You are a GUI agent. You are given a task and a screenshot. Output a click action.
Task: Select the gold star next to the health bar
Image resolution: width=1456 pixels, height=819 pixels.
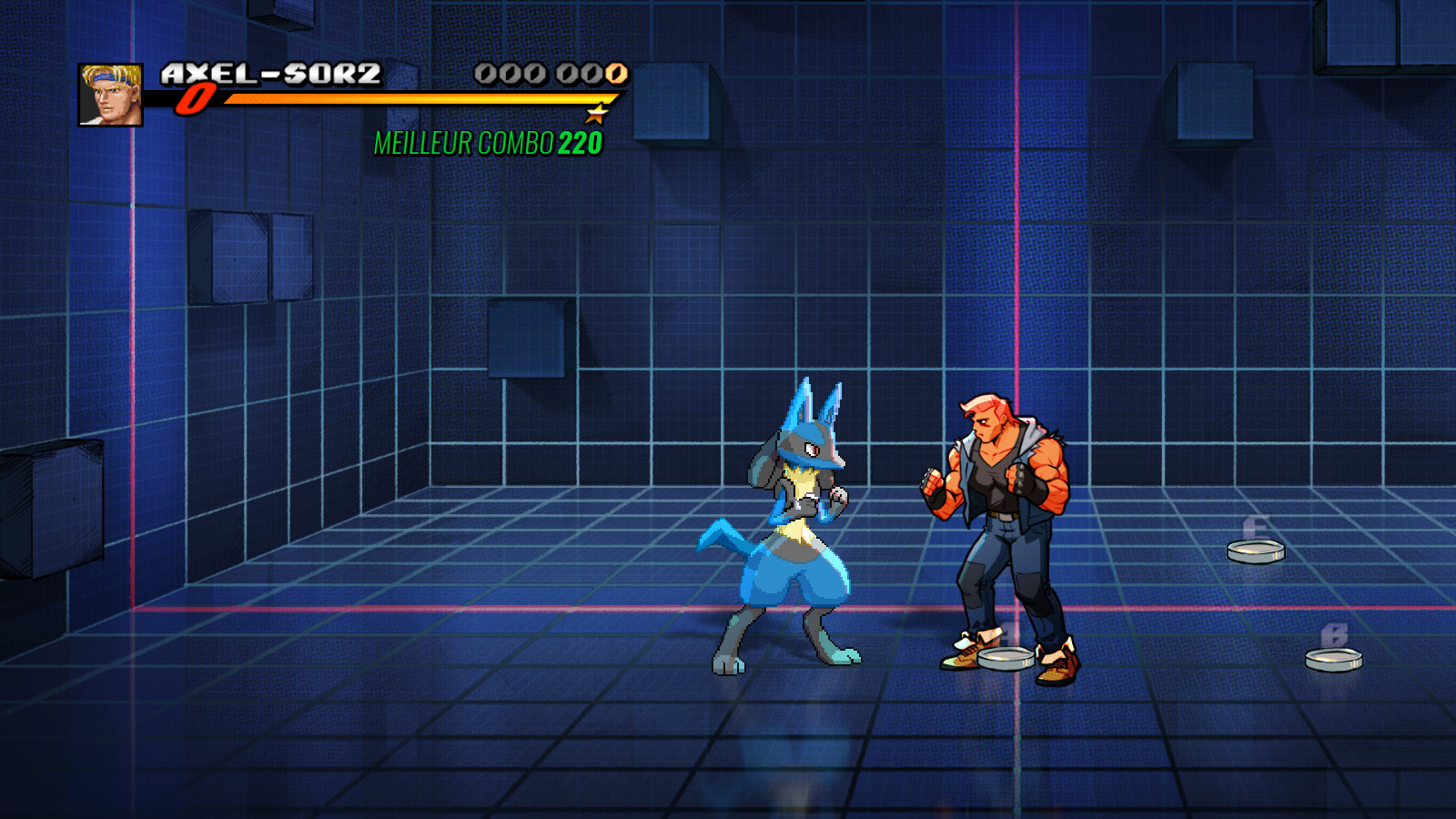[596, 114]
